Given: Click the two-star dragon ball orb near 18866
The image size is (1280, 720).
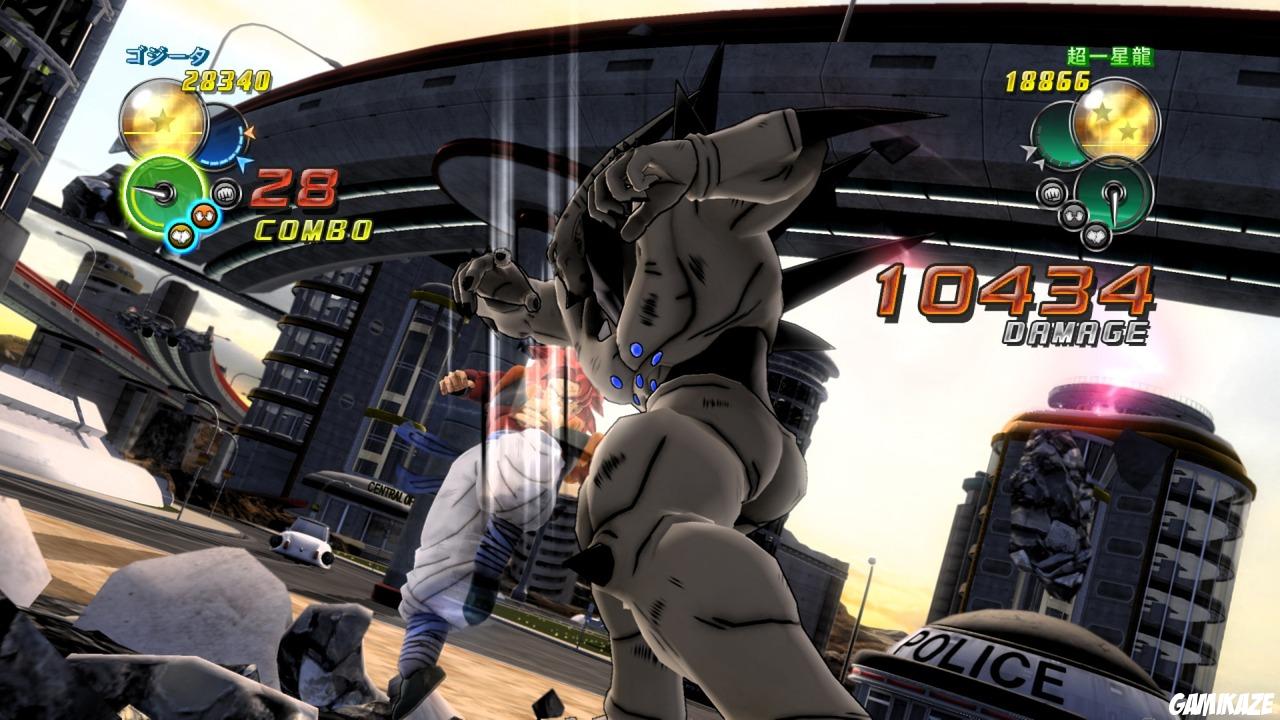Looking at the screenshot, I should [1115, 126].
